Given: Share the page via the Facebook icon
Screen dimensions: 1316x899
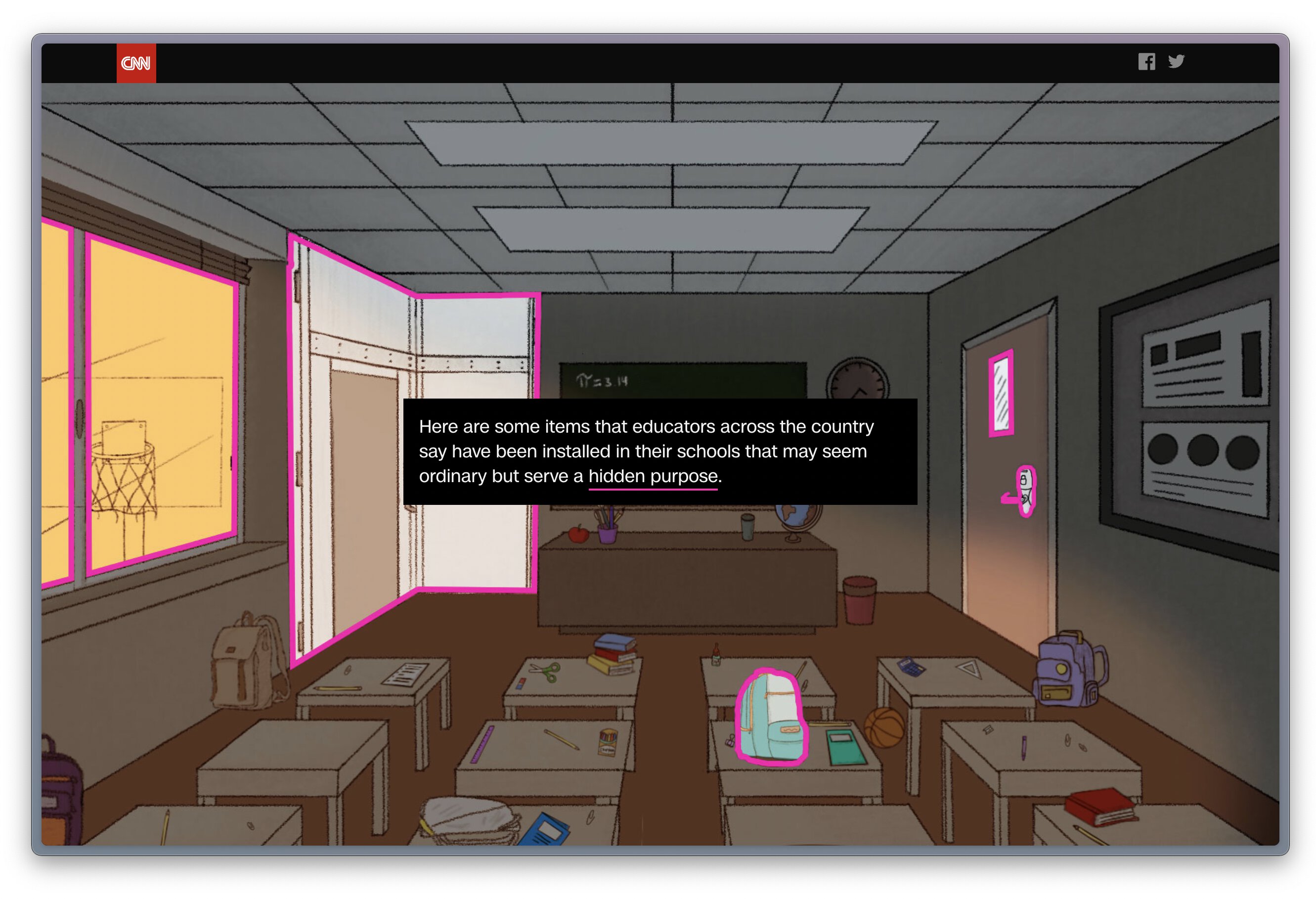Looking at the screenshot, I should click(1146, 62).
